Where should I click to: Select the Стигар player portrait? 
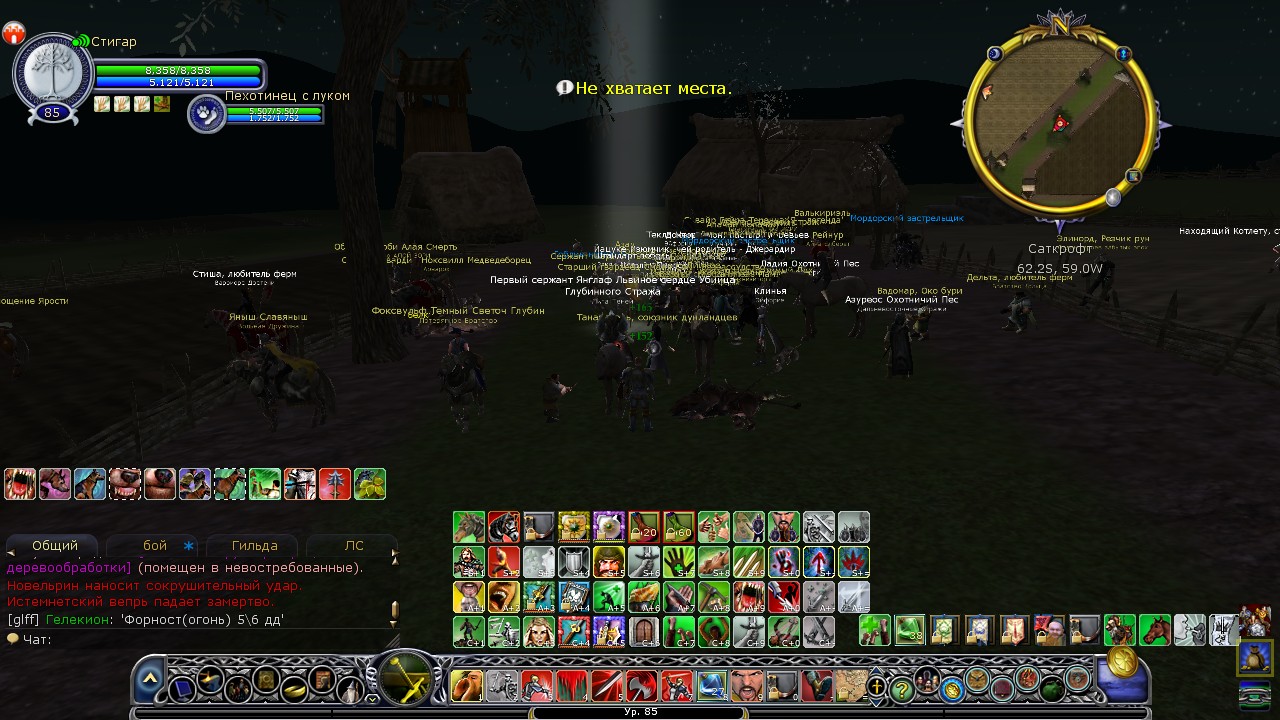point(52,73)
